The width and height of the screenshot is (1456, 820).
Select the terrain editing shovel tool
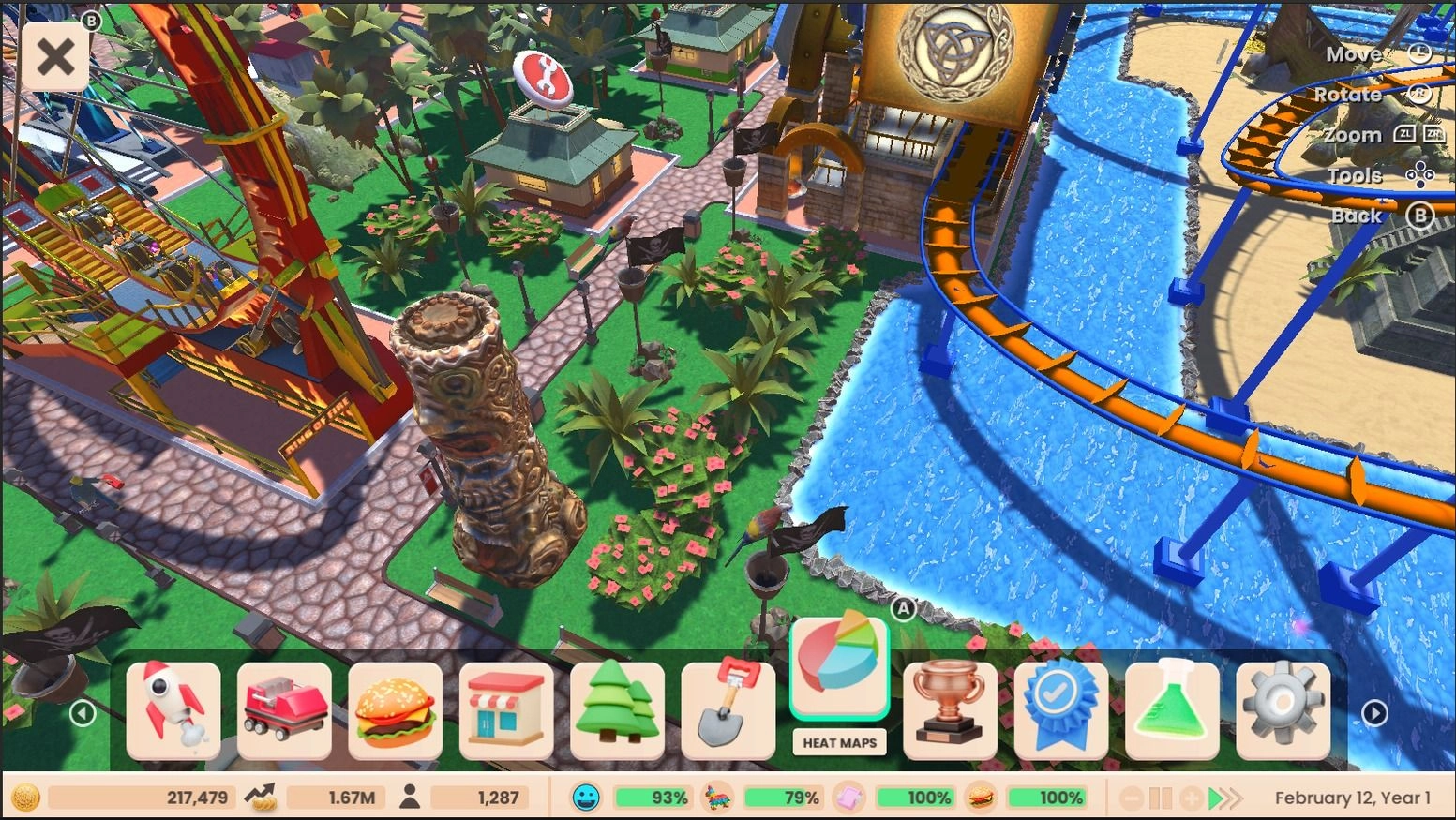coord(728,708)
